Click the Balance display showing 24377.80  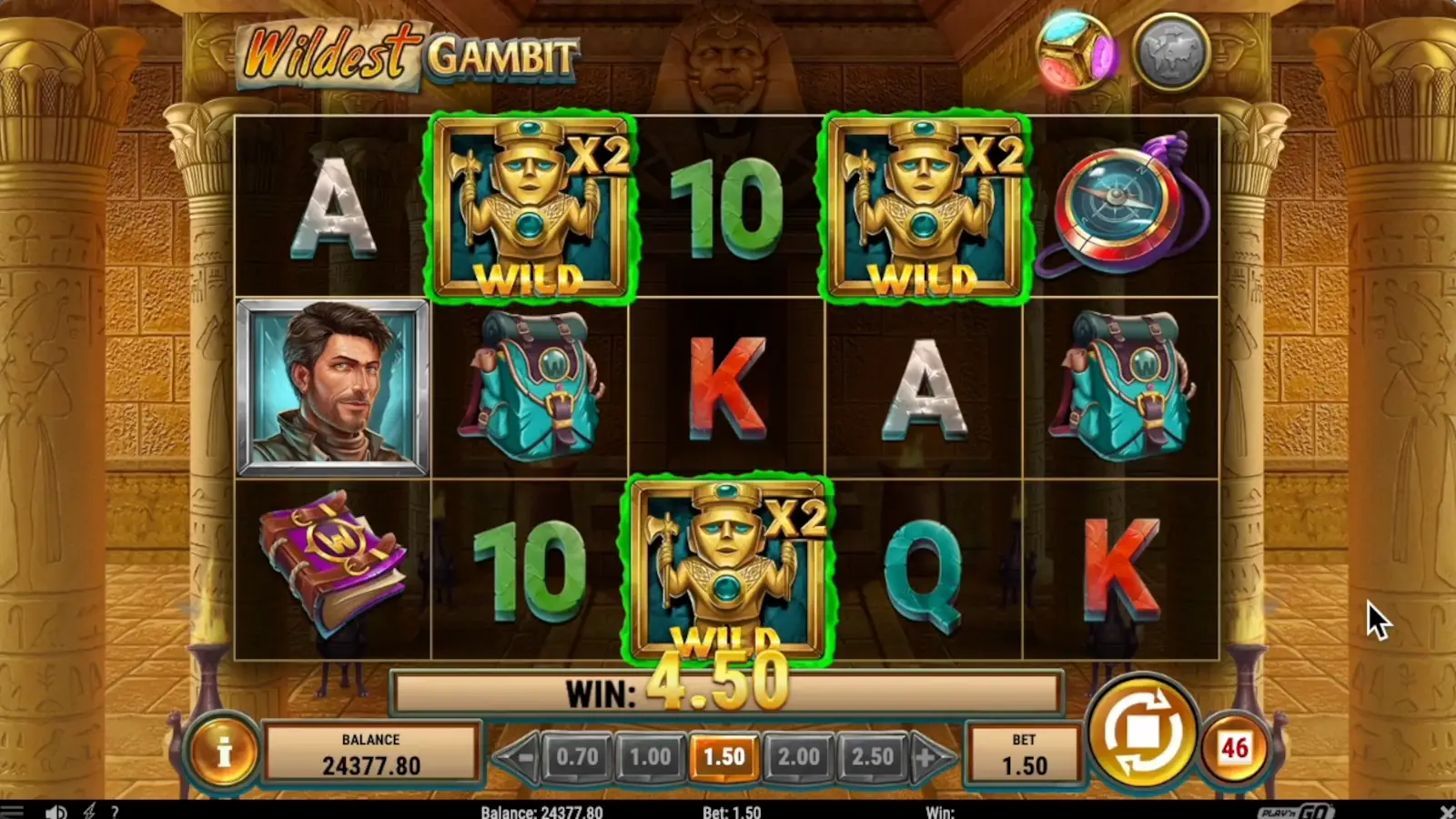[x=371, y=753]
